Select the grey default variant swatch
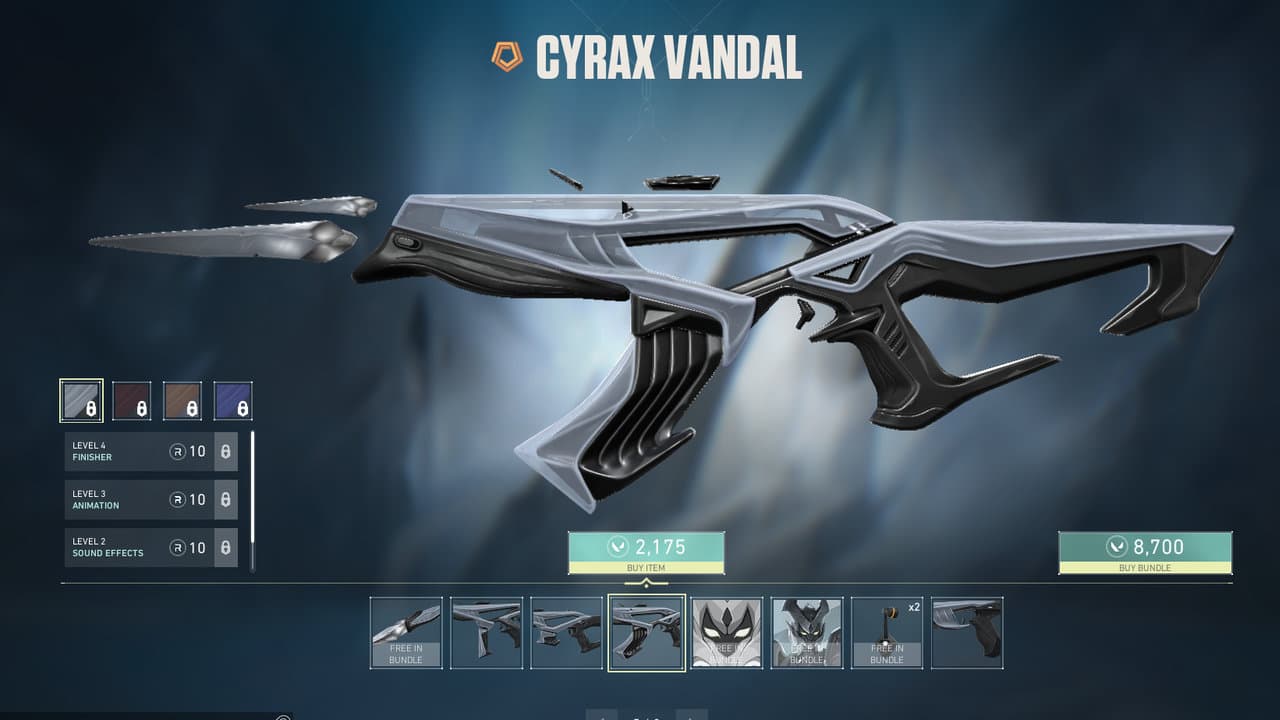Screen dimensions: 1280x720 [81, 400]
